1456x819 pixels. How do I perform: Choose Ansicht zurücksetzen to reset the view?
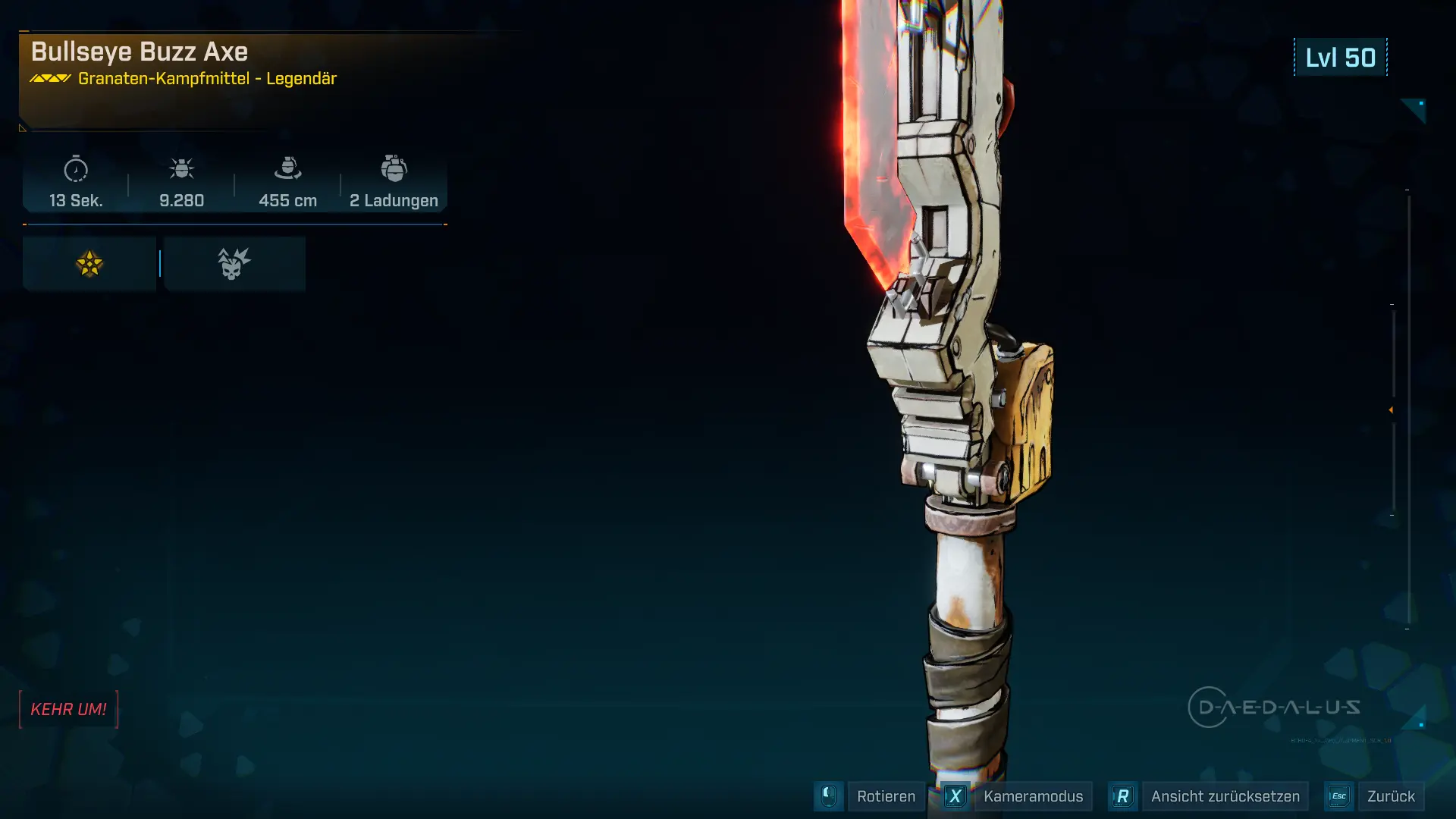tap(1225, 796)
